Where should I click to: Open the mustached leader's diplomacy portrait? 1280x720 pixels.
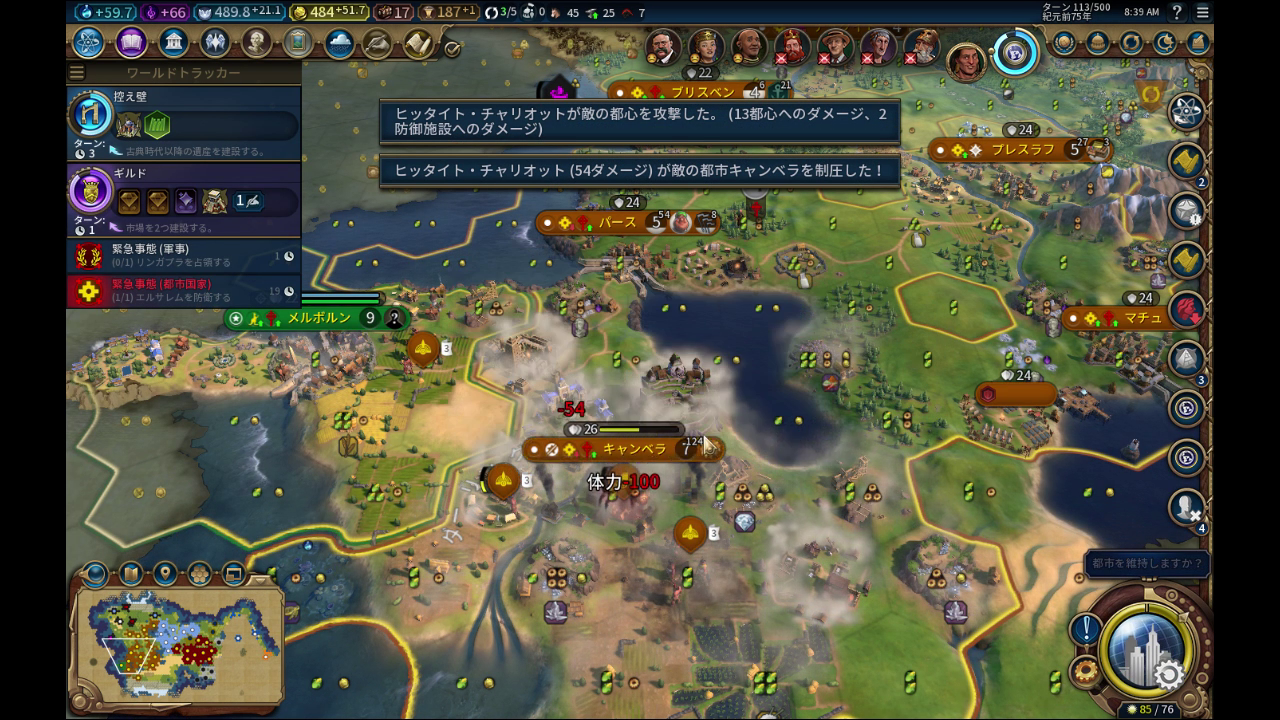point(662,46)
